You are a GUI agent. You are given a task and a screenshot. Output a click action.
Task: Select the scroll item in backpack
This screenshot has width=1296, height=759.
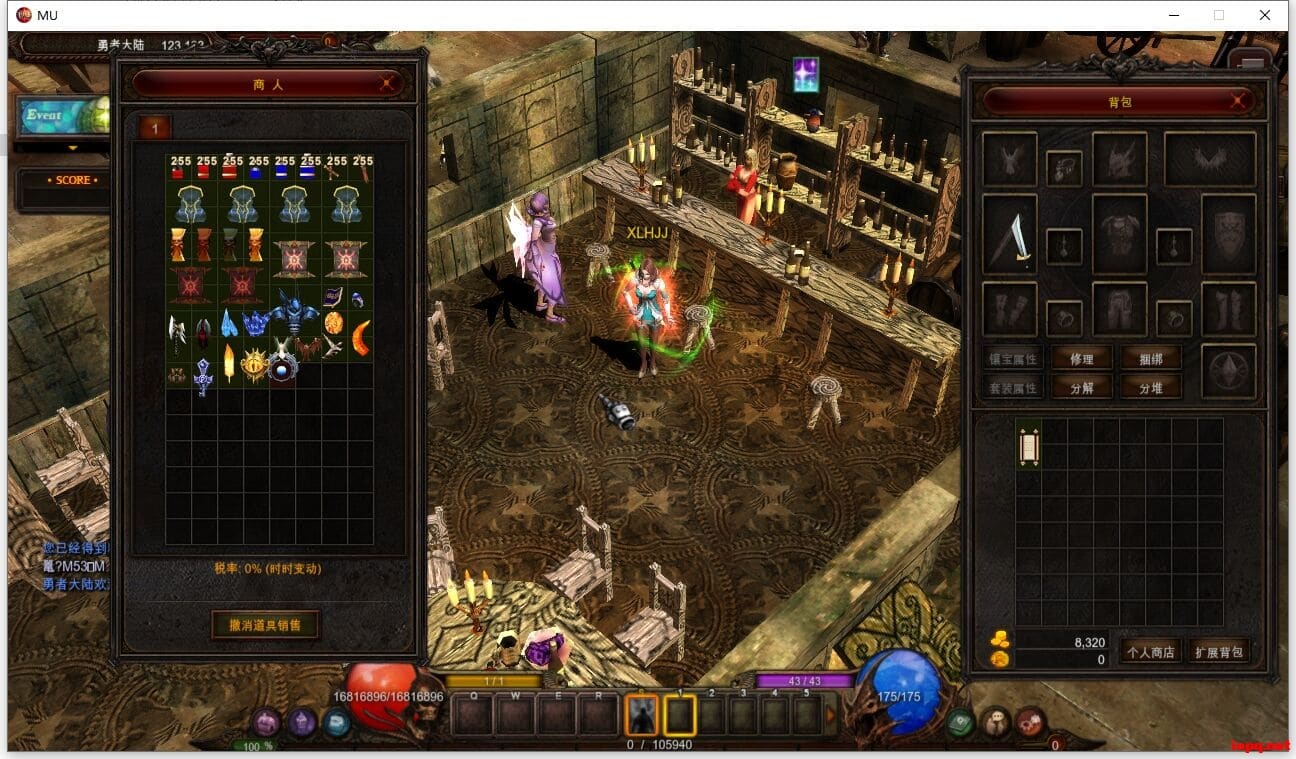point(1029,444)
